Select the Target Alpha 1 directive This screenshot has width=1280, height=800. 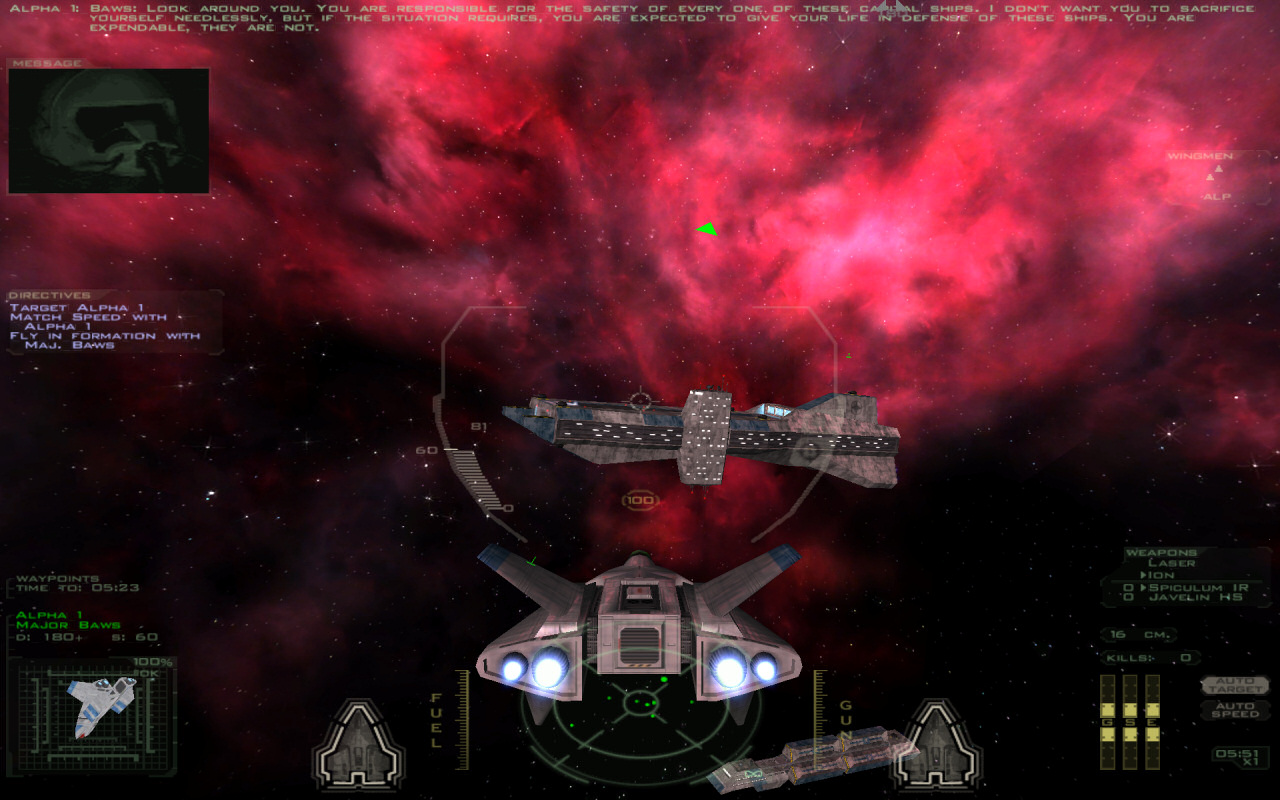[77, 307]
